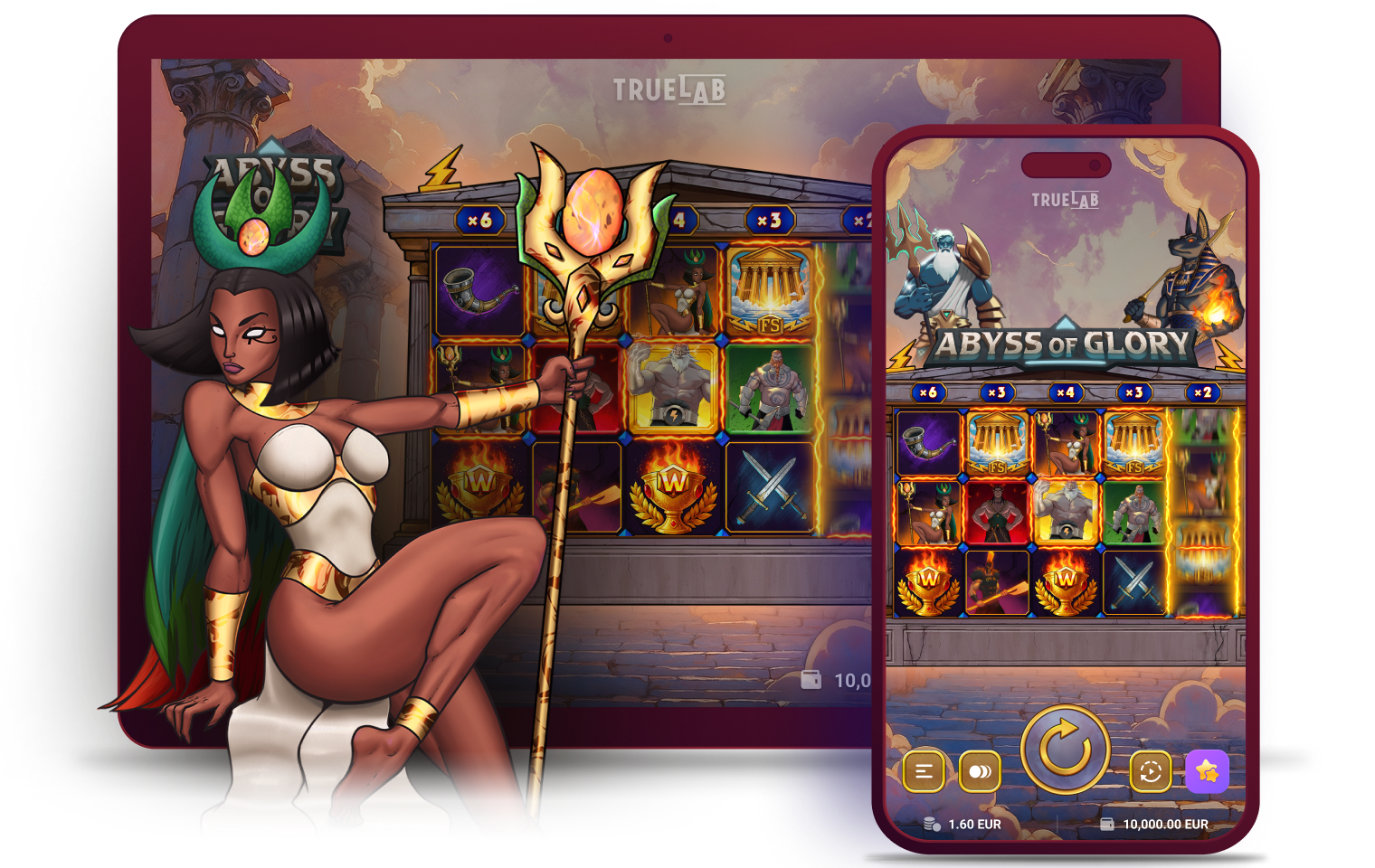Click the wallet icon next to the balance
This screenshot has width=1375, height=868.
point(1107,824)
